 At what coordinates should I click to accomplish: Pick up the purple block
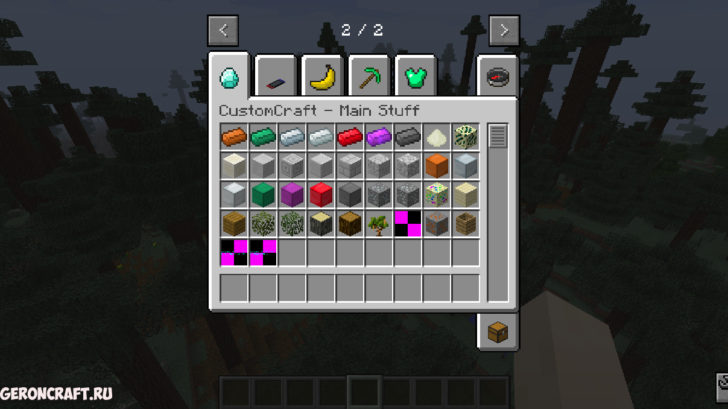pos(292,195)
